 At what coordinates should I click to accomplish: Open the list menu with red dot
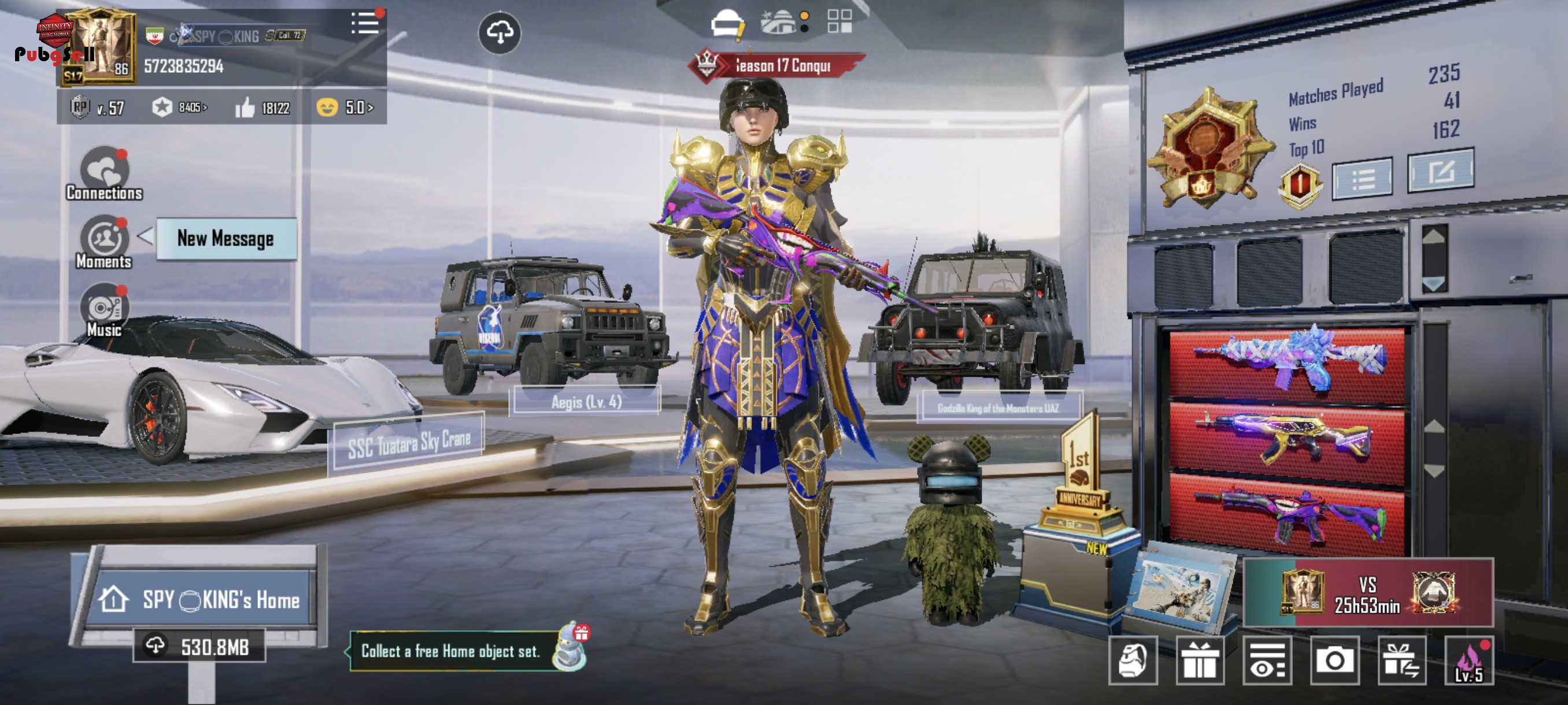(365, 24)
